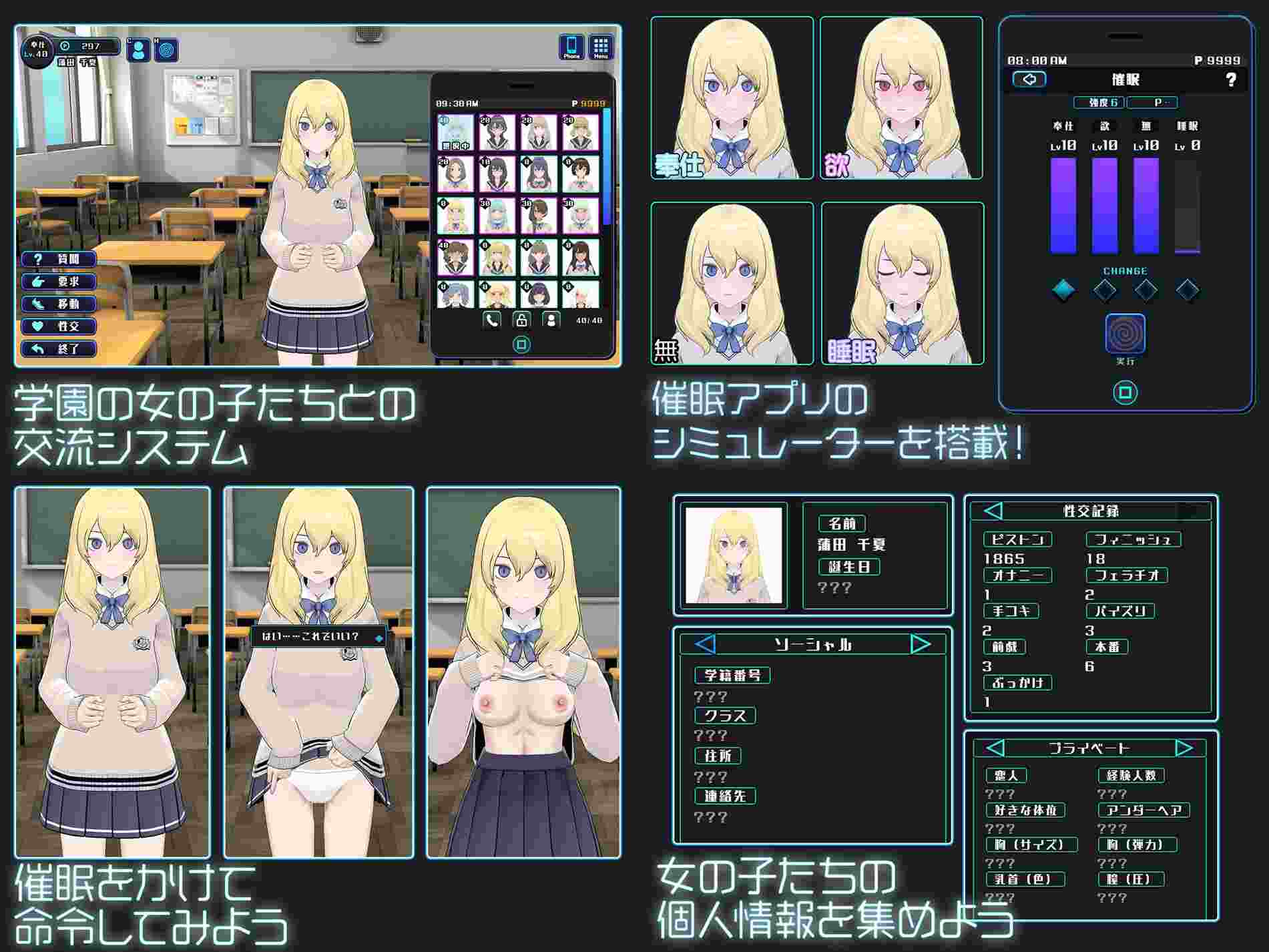Click the hypnosis spiral icon near the HUD

[x=166, y=51]
